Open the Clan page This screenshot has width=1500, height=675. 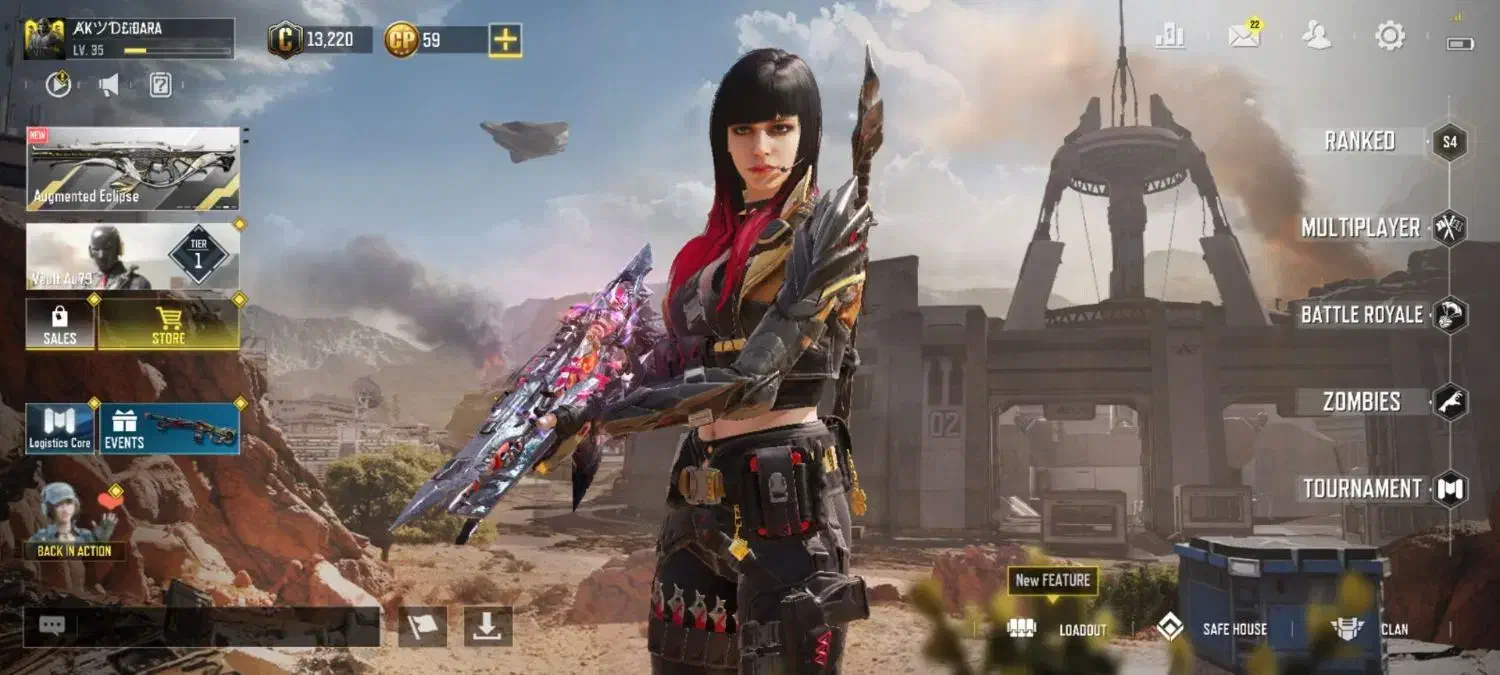1370,629
